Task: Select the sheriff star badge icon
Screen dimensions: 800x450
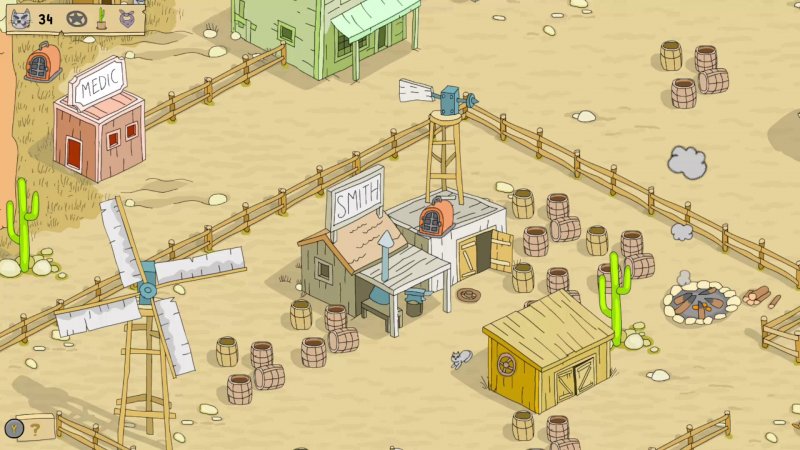Action: point(76,18)
